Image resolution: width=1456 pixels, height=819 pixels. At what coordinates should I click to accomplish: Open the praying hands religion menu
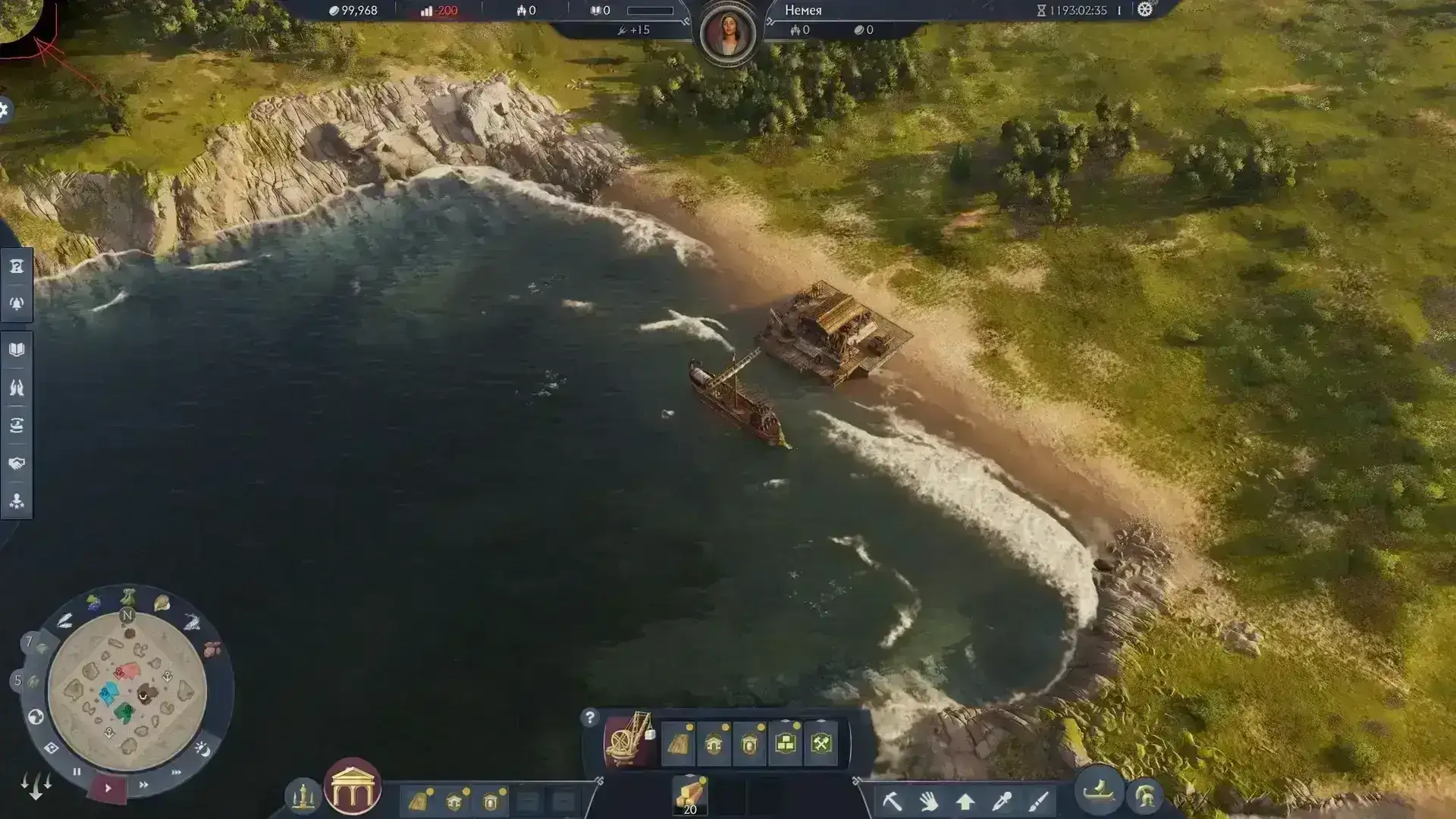point(17,388)
